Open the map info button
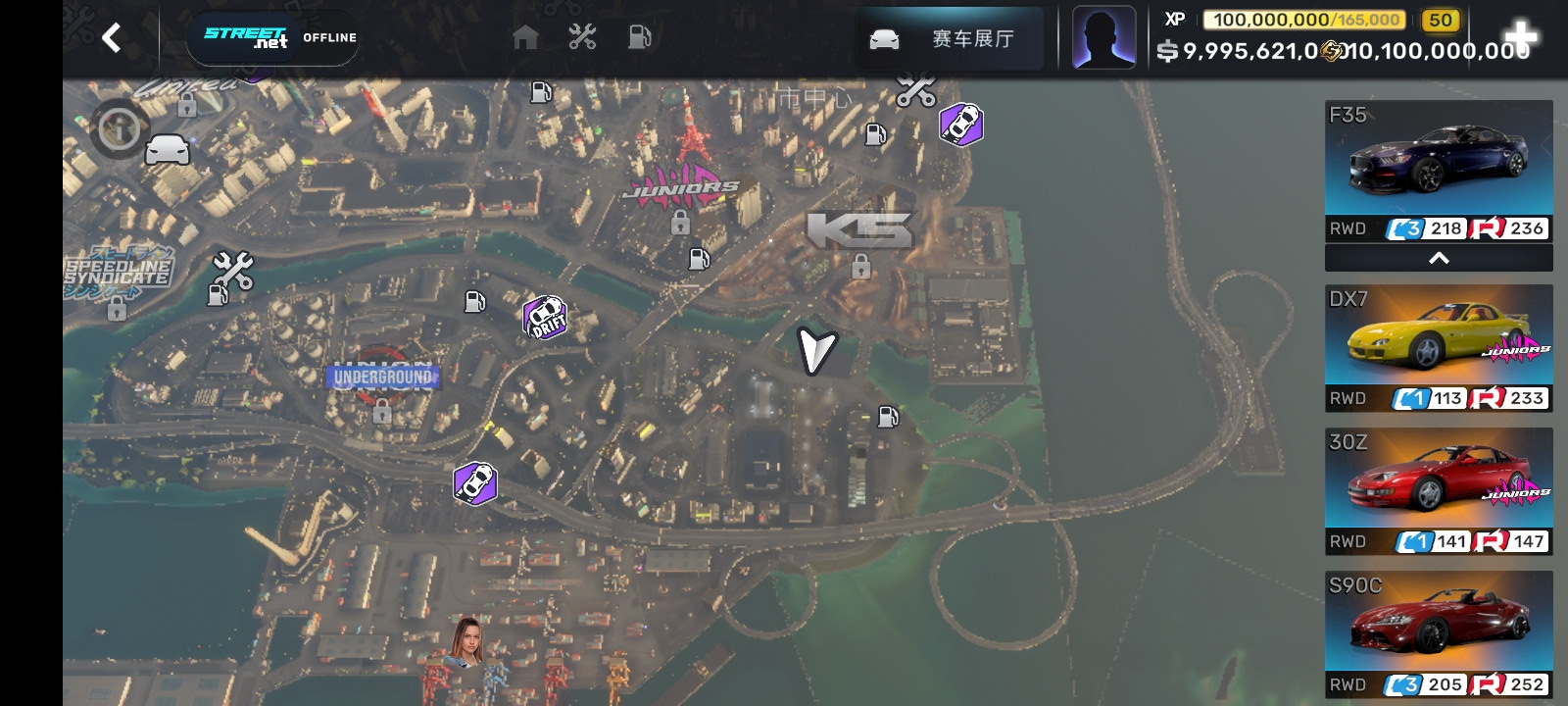The width and height of the screenshot is (1568, 706). pyautogui.click(x=119, y=128)
